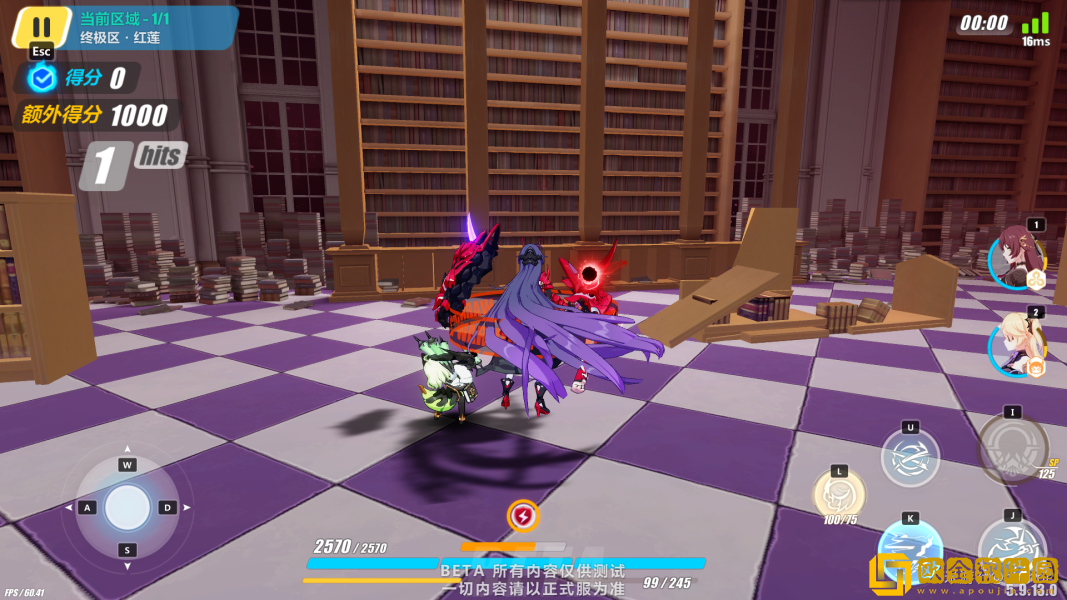
Task: Tap the virtual movement joystick center
Action: pos(127,508)
